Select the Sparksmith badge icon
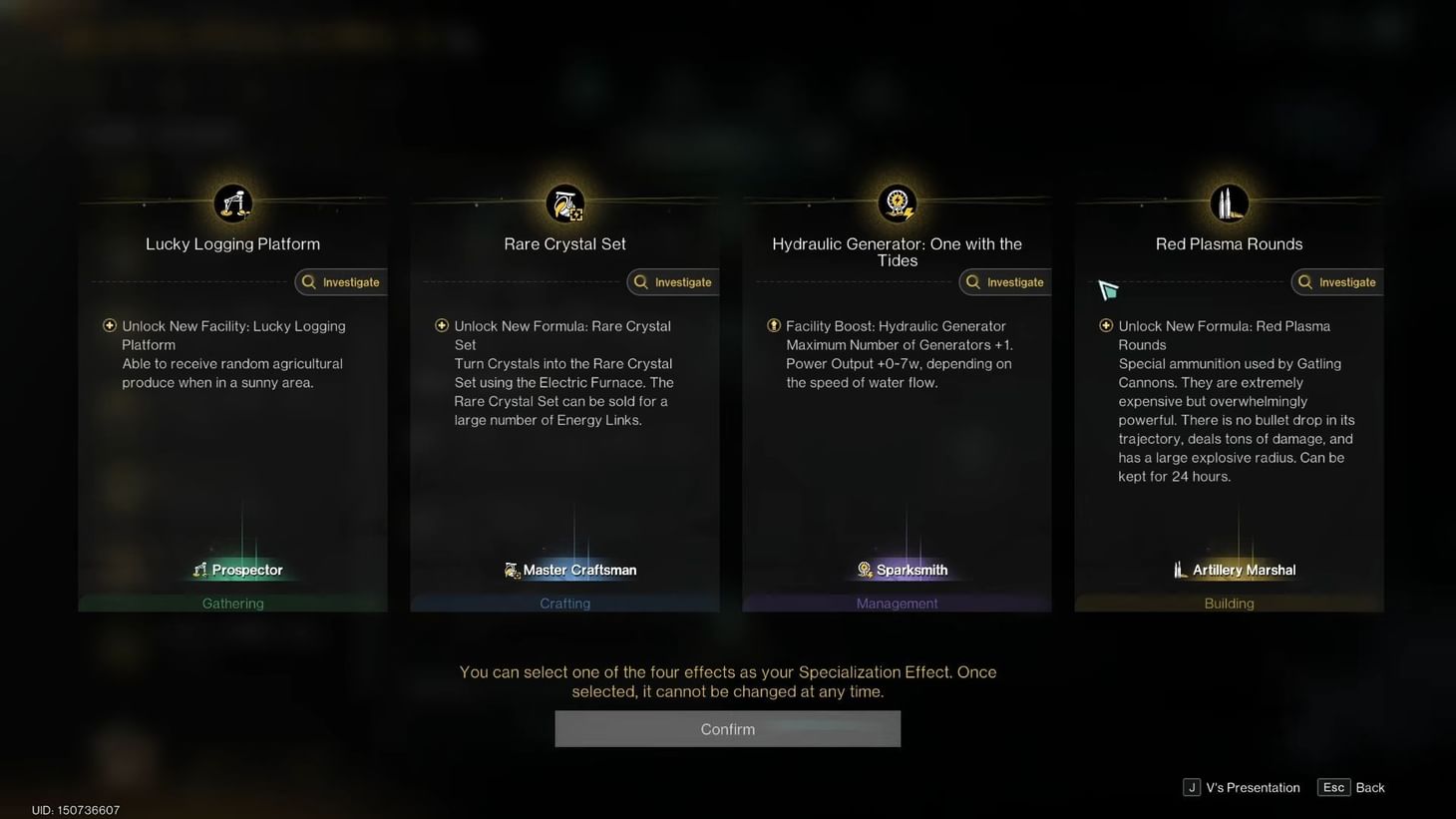 (864, 570)
